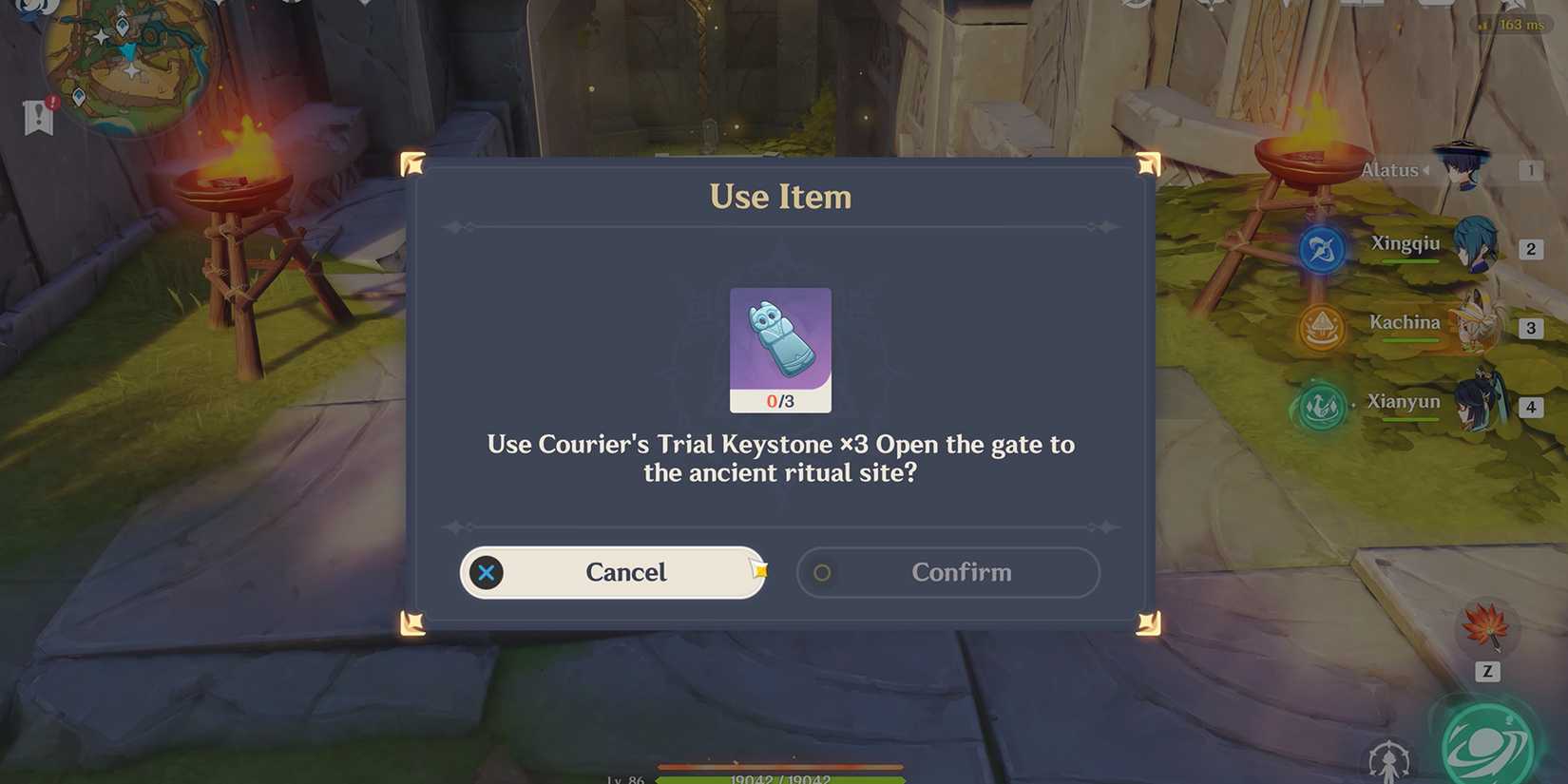The height and width of the screenshot is (784, 1568).
Task: Click Xianyun's green Anemo icon
Action: (1321, 406)
